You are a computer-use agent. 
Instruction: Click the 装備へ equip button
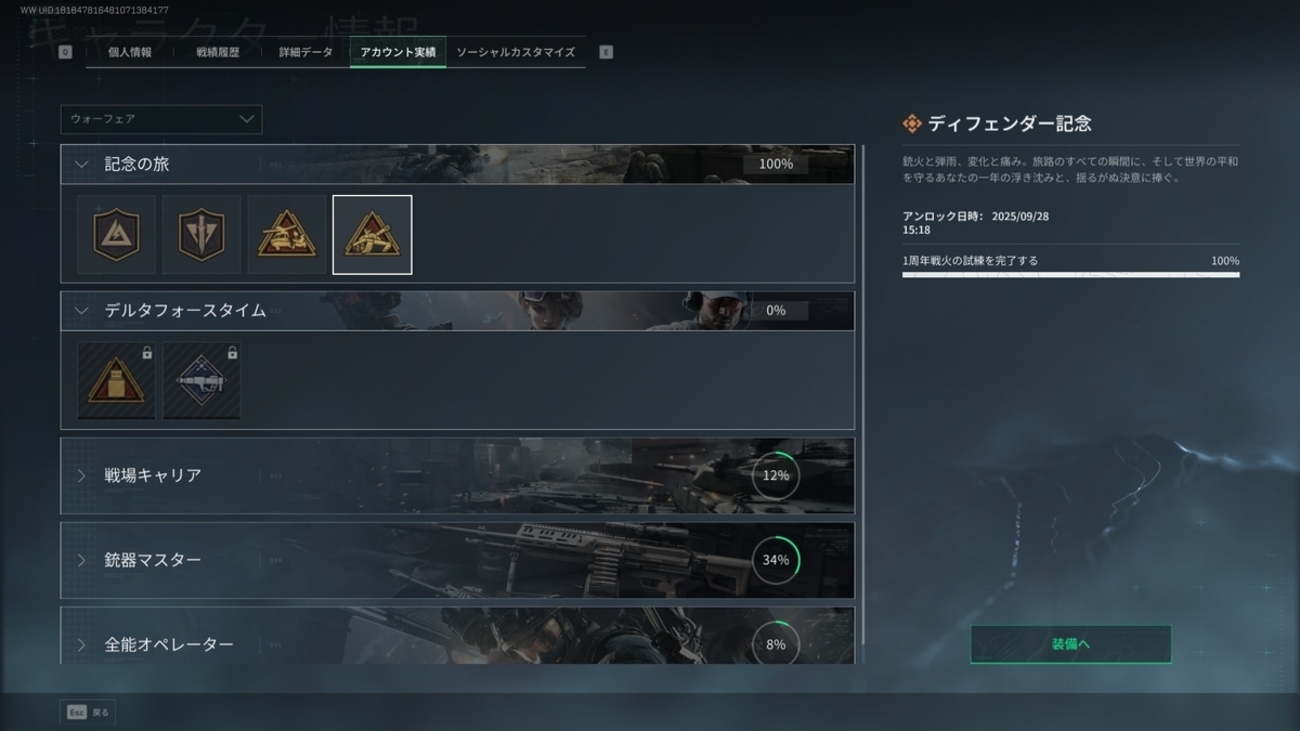1070,645
